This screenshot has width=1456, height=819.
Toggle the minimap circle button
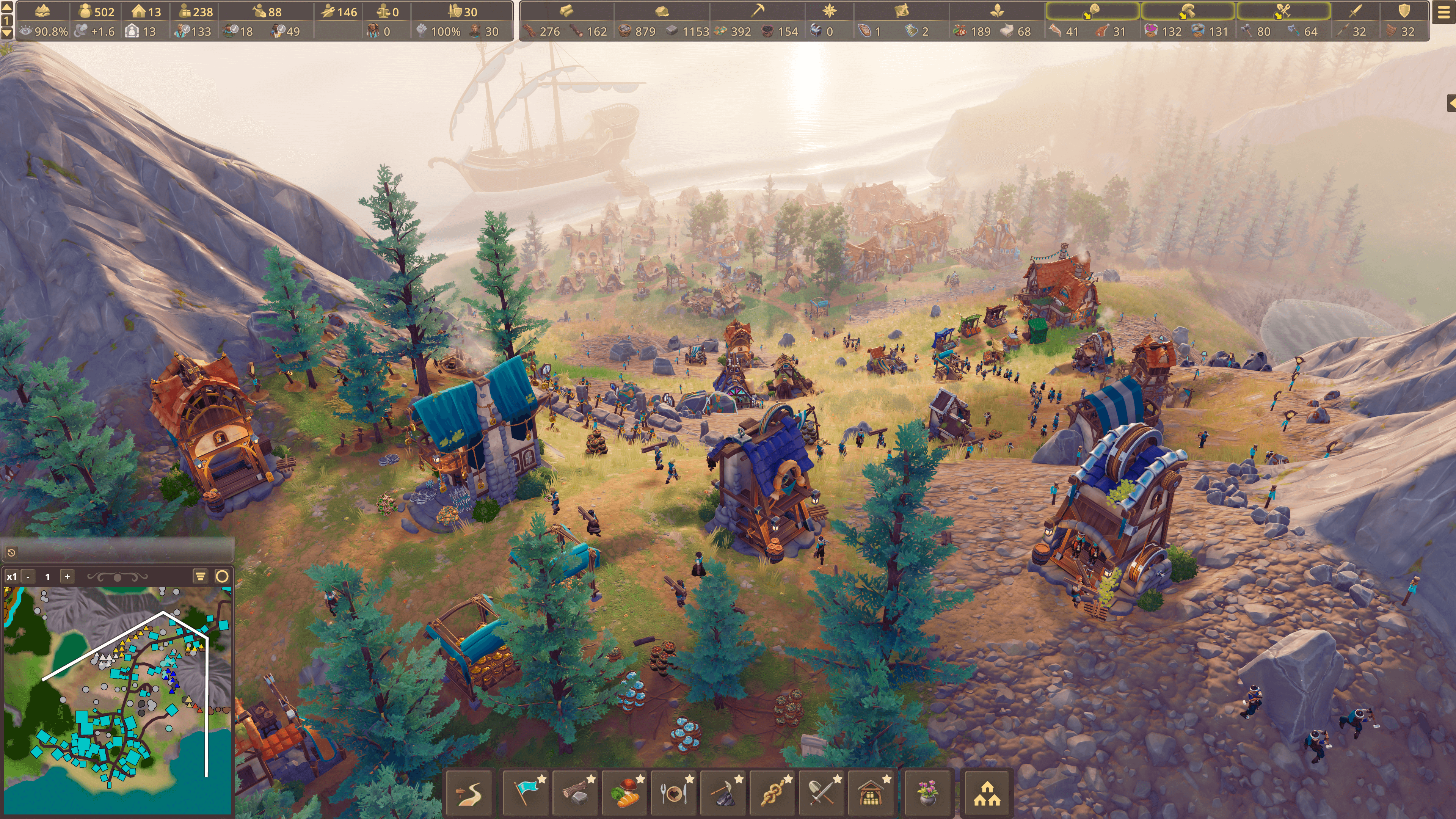pos(222,576)
